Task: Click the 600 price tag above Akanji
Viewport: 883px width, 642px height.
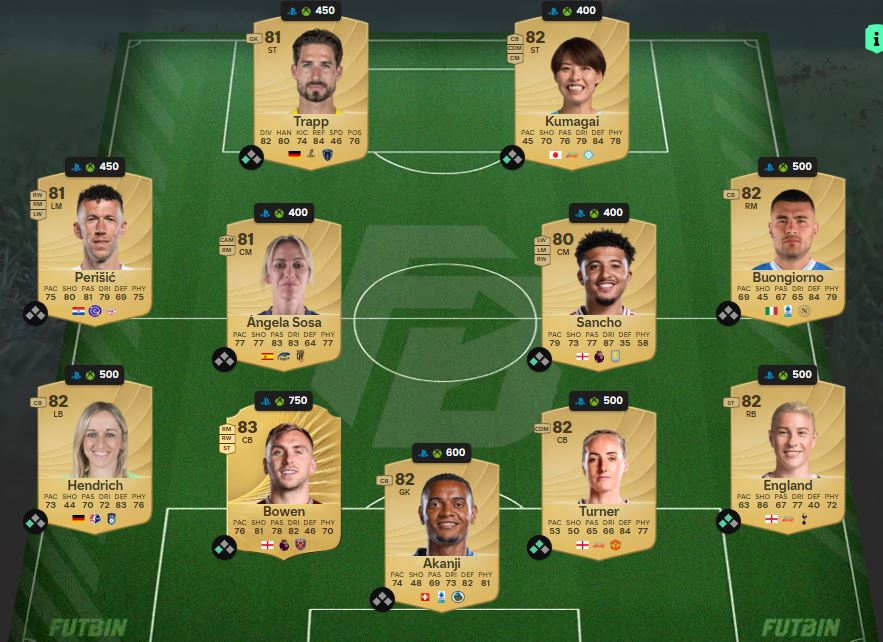Action: (x=442, y=453)
